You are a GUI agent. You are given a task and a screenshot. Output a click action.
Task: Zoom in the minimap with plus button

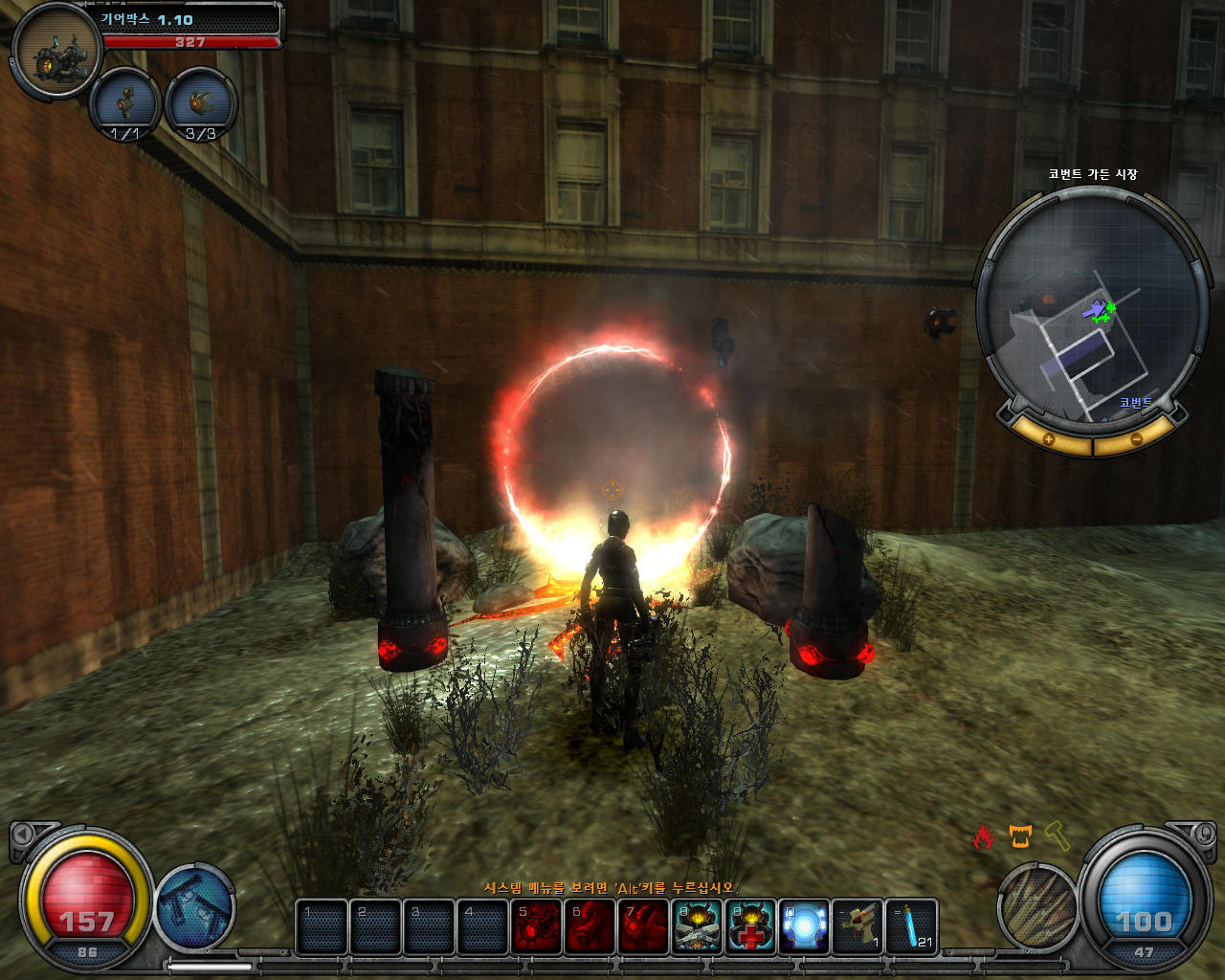[1048, 439]
